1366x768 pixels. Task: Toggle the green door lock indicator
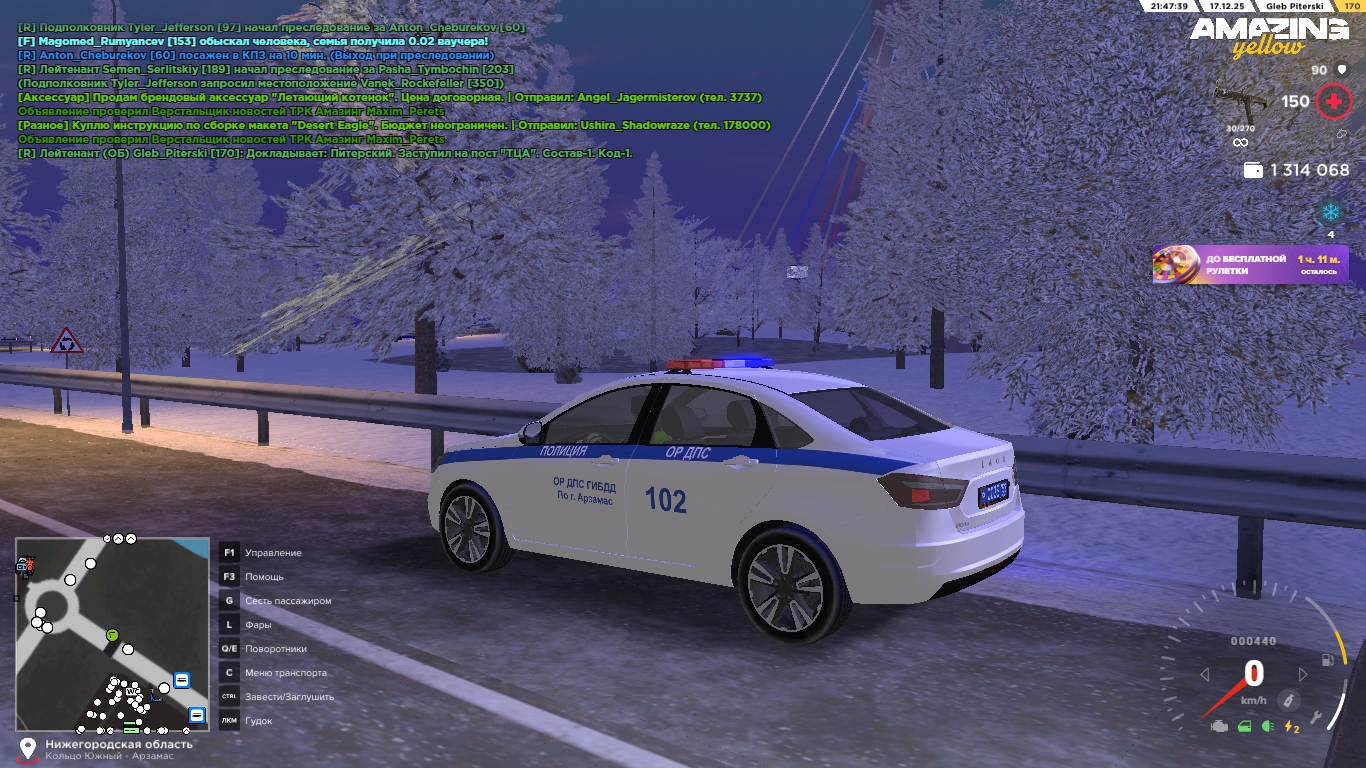tap(1245, 726)
